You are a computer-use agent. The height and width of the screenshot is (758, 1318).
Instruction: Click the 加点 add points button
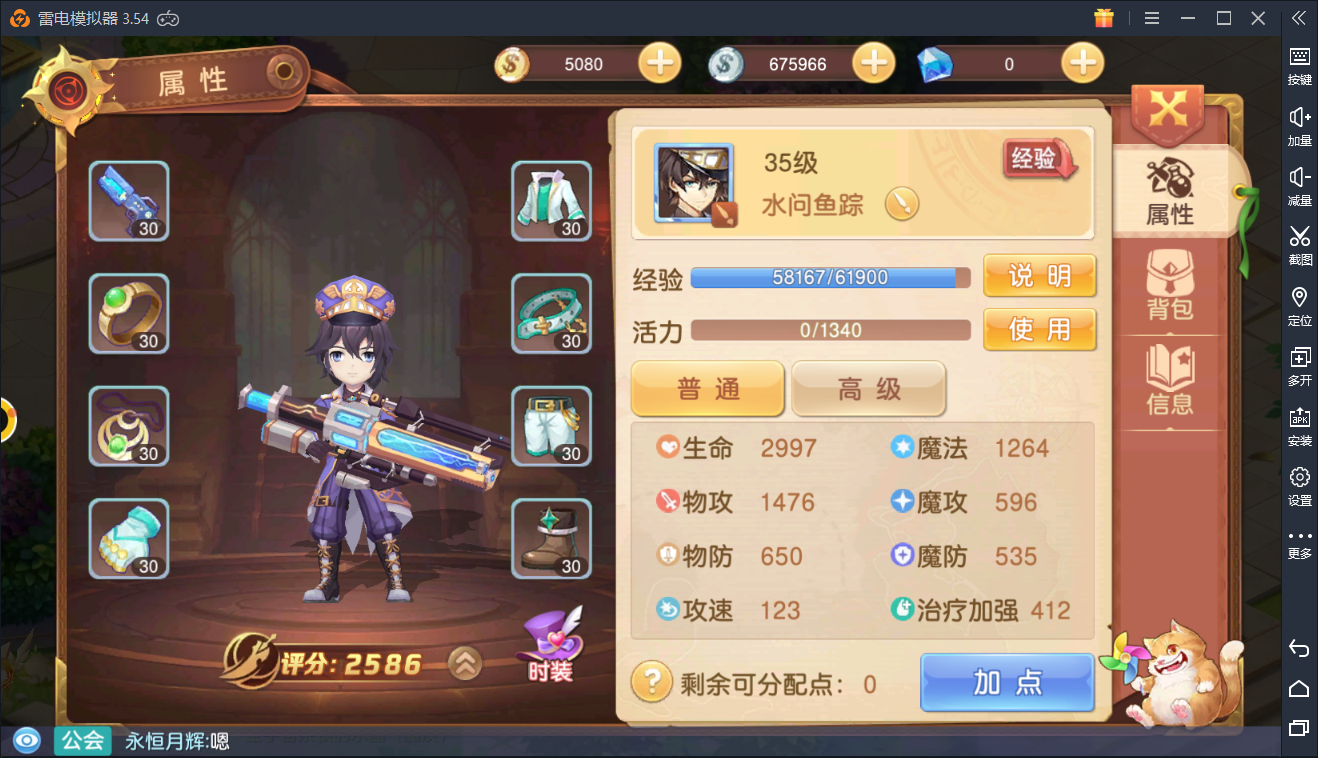tap(1007, 682)
